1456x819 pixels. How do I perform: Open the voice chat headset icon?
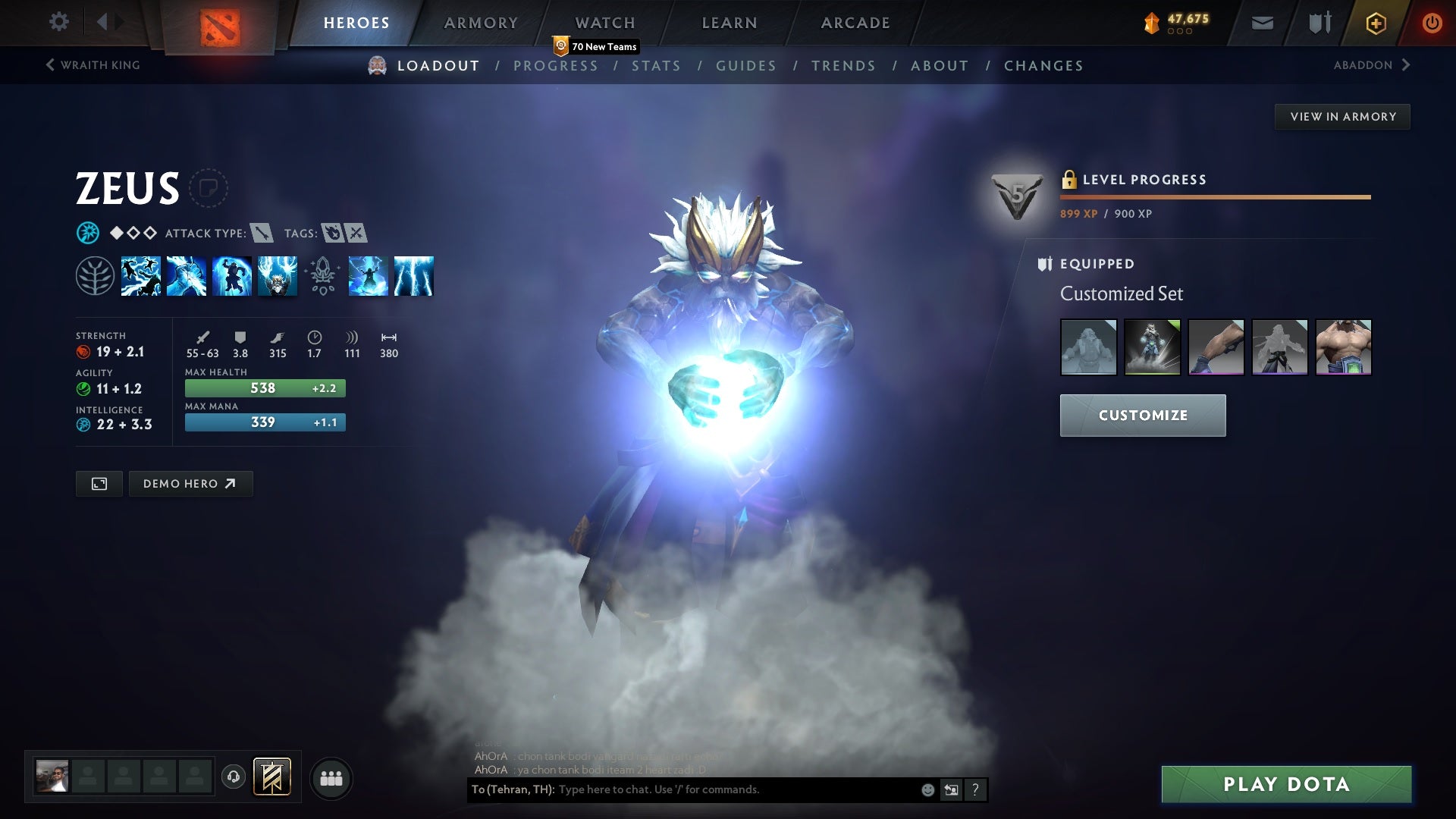click(x=234, y=778)
